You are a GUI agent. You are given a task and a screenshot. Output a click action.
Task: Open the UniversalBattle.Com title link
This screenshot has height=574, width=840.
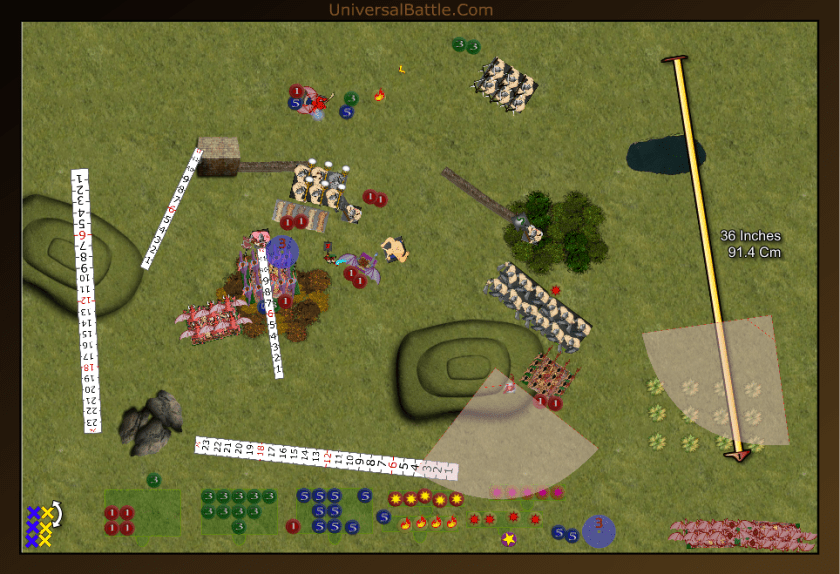tap(410, 10)
